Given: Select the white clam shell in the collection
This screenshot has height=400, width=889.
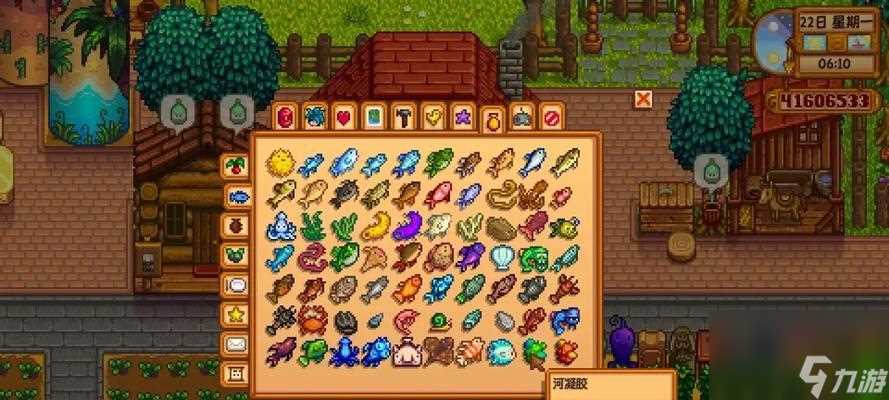Looking at the screenshot, I should point(500,258).
